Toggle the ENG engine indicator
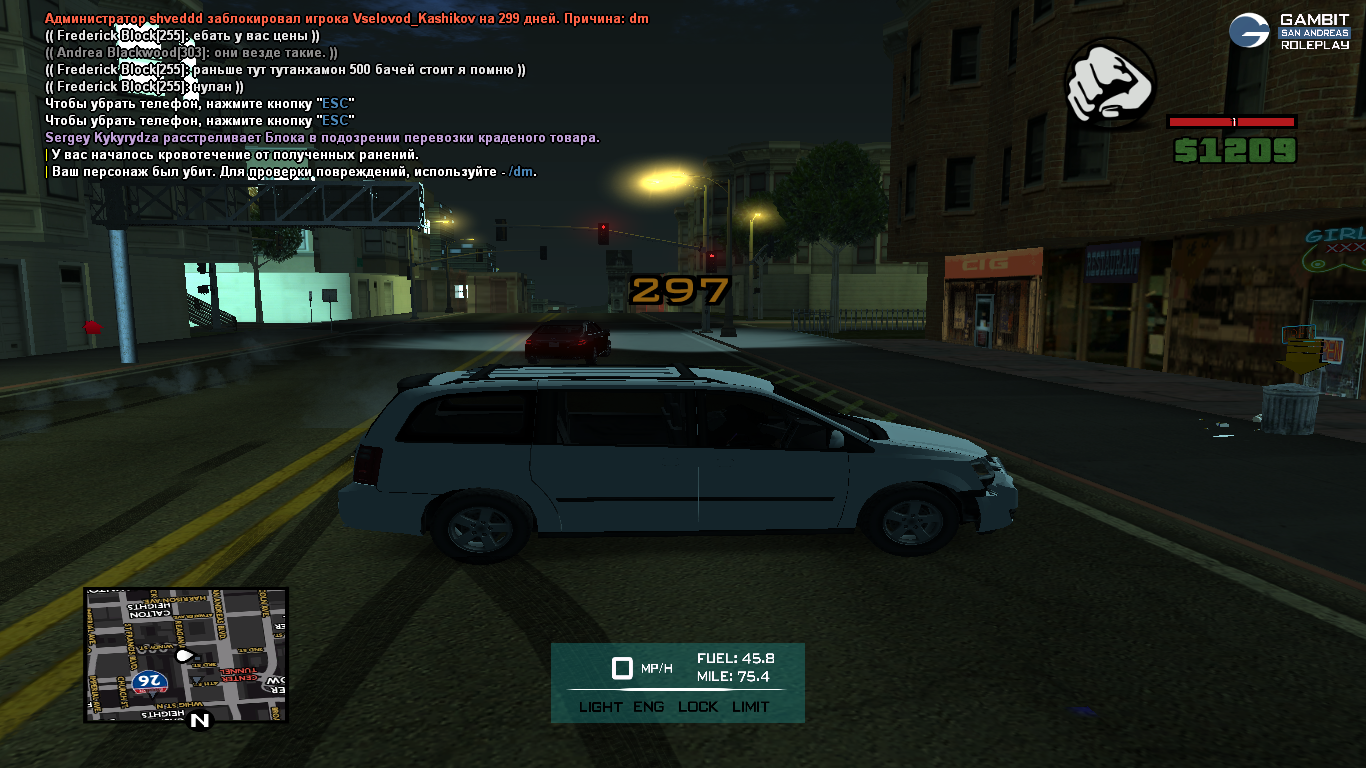 click(x=648, y=707)
